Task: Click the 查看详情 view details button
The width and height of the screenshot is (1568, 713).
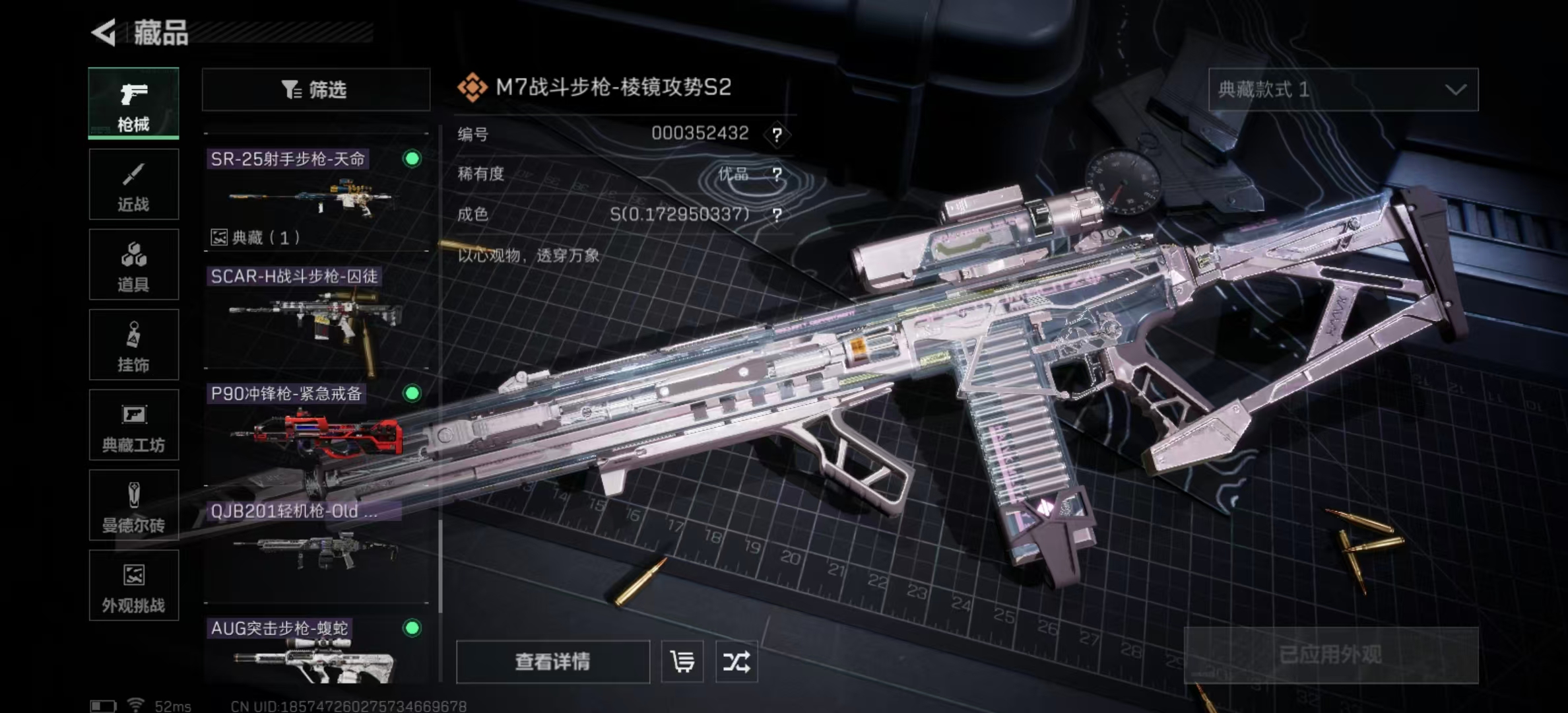Action: pos(552,662)
